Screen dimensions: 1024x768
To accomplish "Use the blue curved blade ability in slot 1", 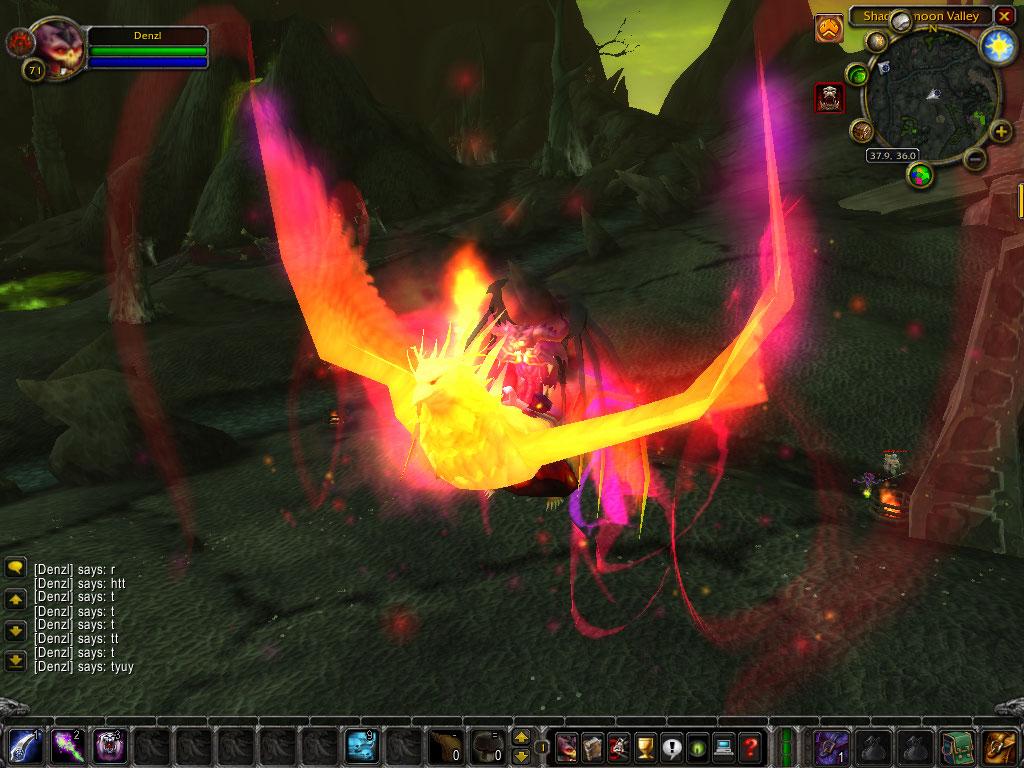I will coord(23,746).
